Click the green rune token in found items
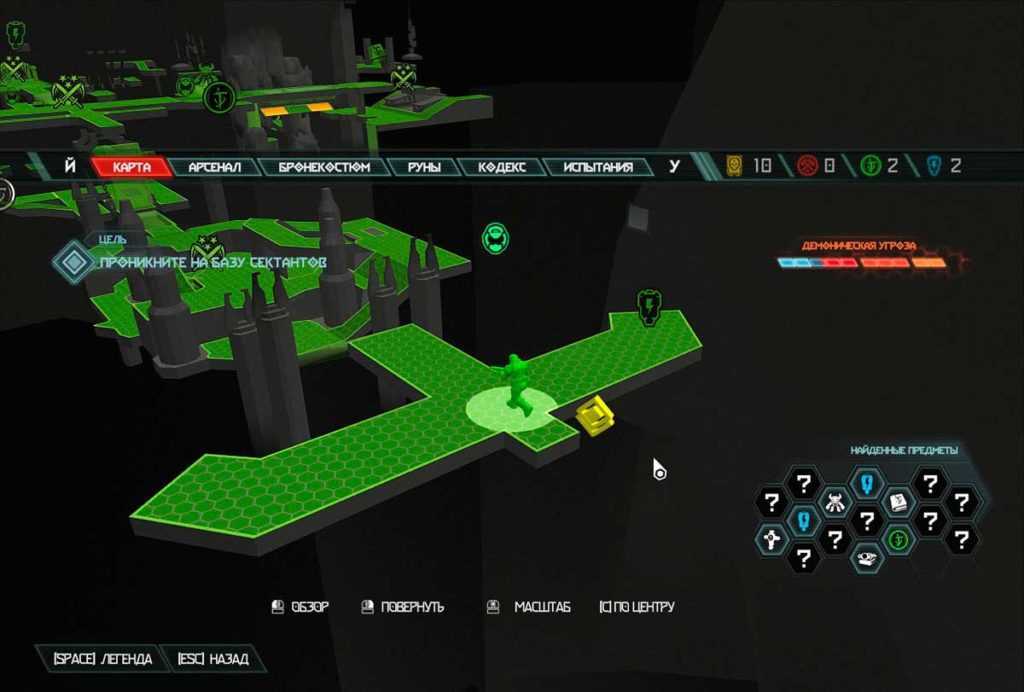The image size is (1024, 692). [x=898, y=540]
